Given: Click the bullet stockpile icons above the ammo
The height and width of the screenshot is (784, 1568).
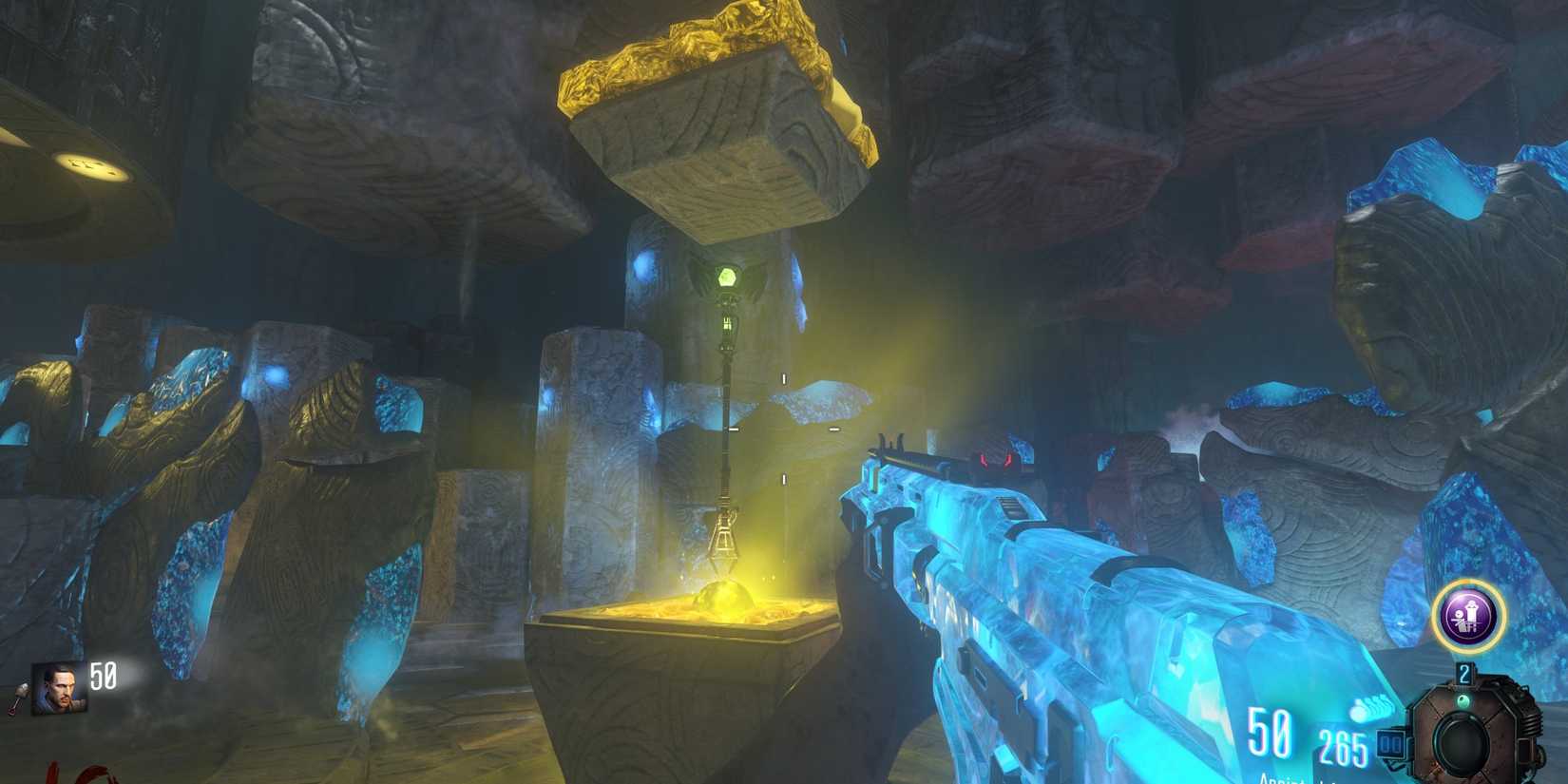Looking at the screenshot, I should [x=1367, y=708].
